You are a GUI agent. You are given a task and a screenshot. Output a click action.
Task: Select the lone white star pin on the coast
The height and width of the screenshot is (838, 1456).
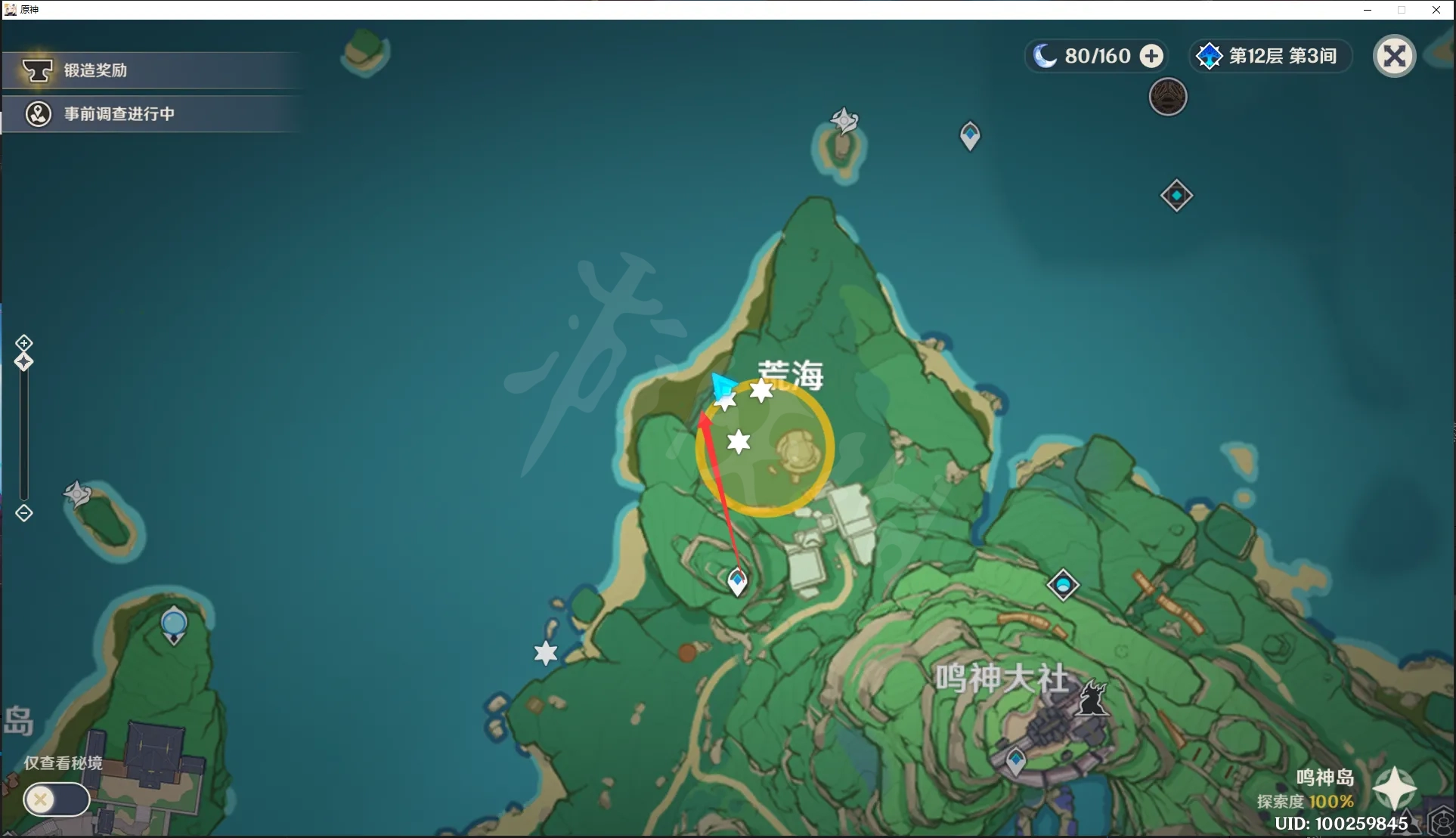coord(545,653)
